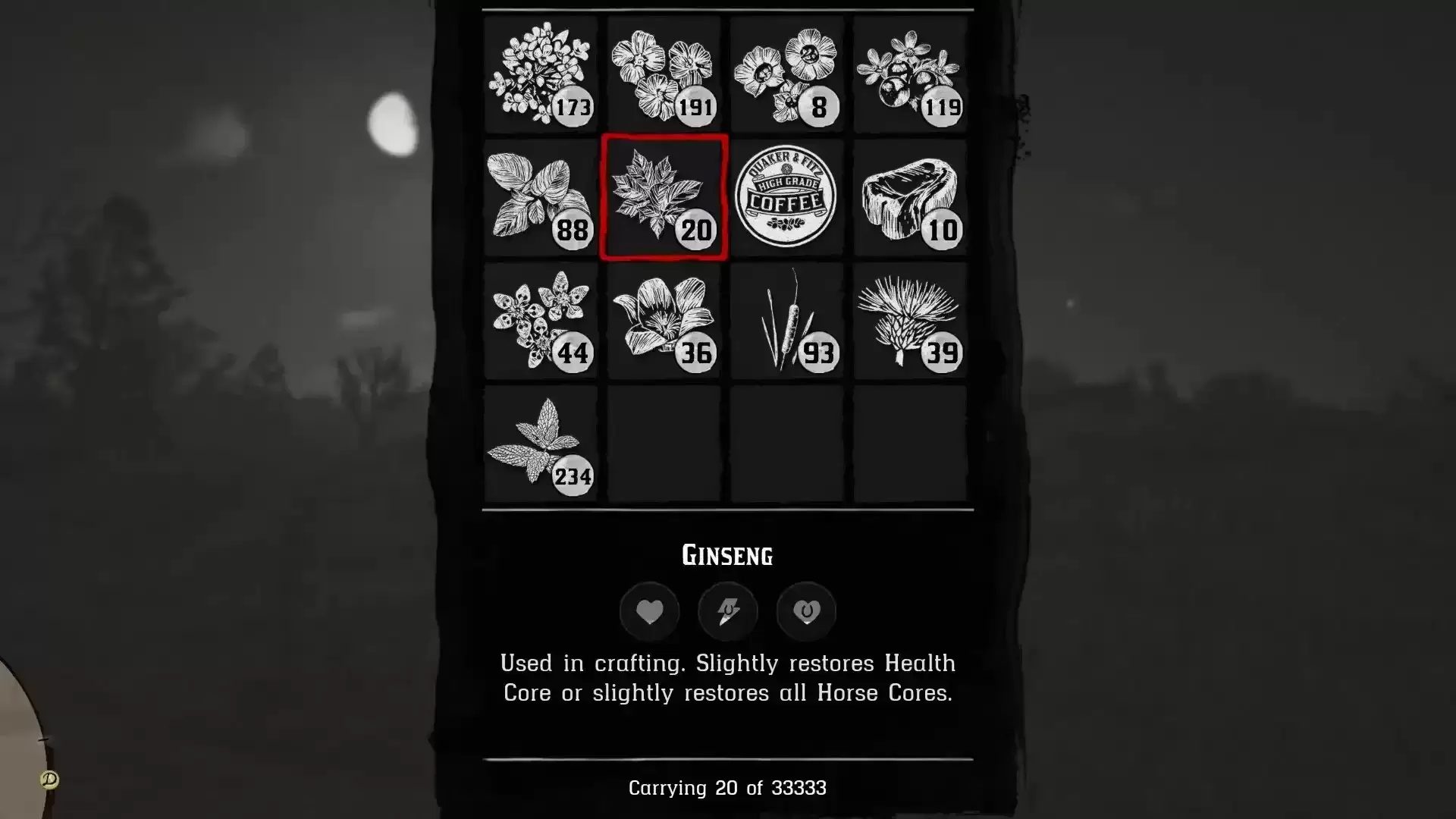Select the broad leaves slot with 88
The height and width of the screenshot is (819, 1456).
click(541, 197)
